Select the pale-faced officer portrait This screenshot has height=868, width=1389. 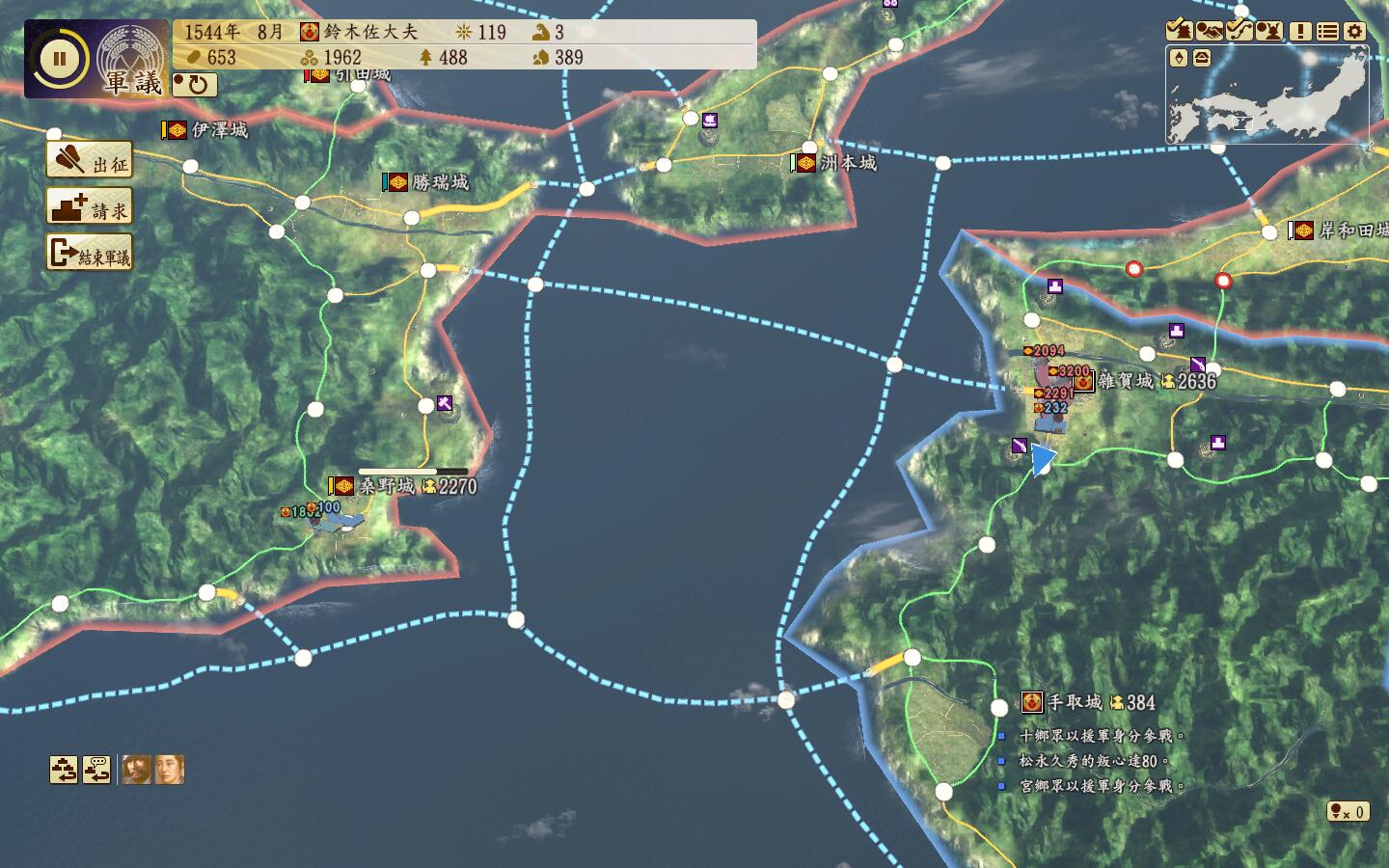pos(170,770)
